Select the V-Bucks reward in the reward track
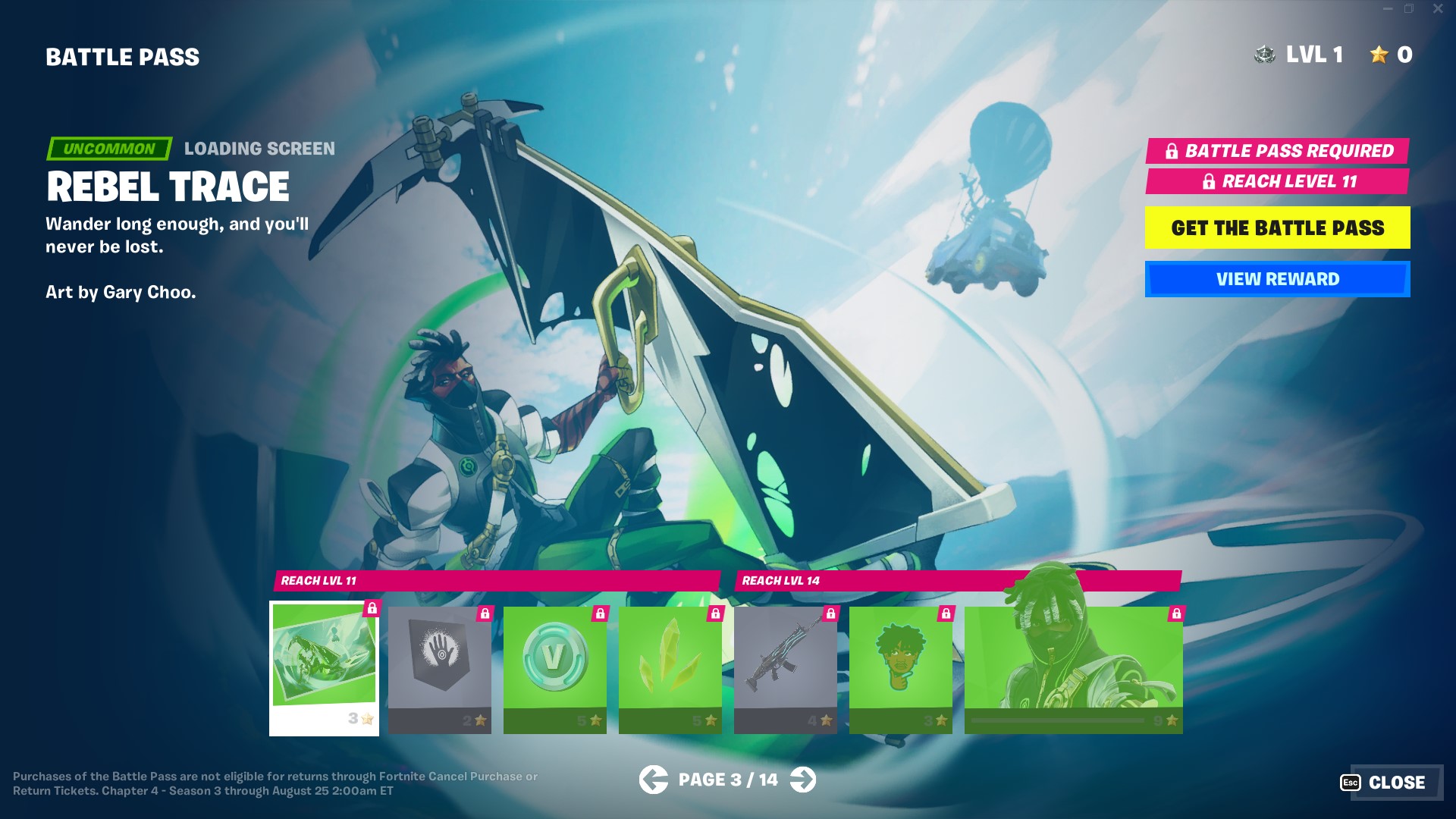Viewport: 1456px width, 819px height. pyautogui.click(x=554, y=667)
